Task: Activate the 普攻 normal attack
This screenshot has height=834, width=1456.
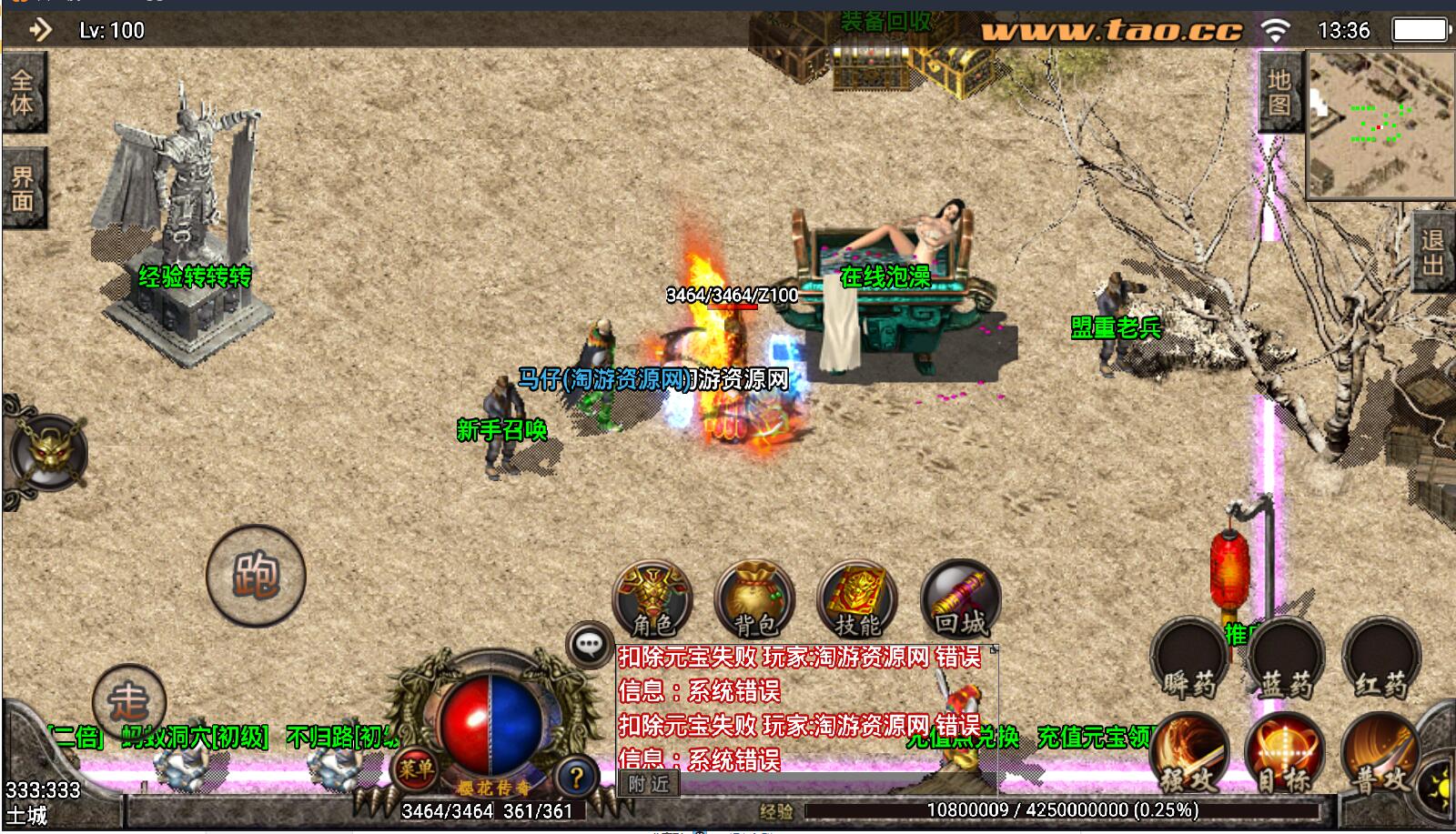Action: [x=1380, y=755]
